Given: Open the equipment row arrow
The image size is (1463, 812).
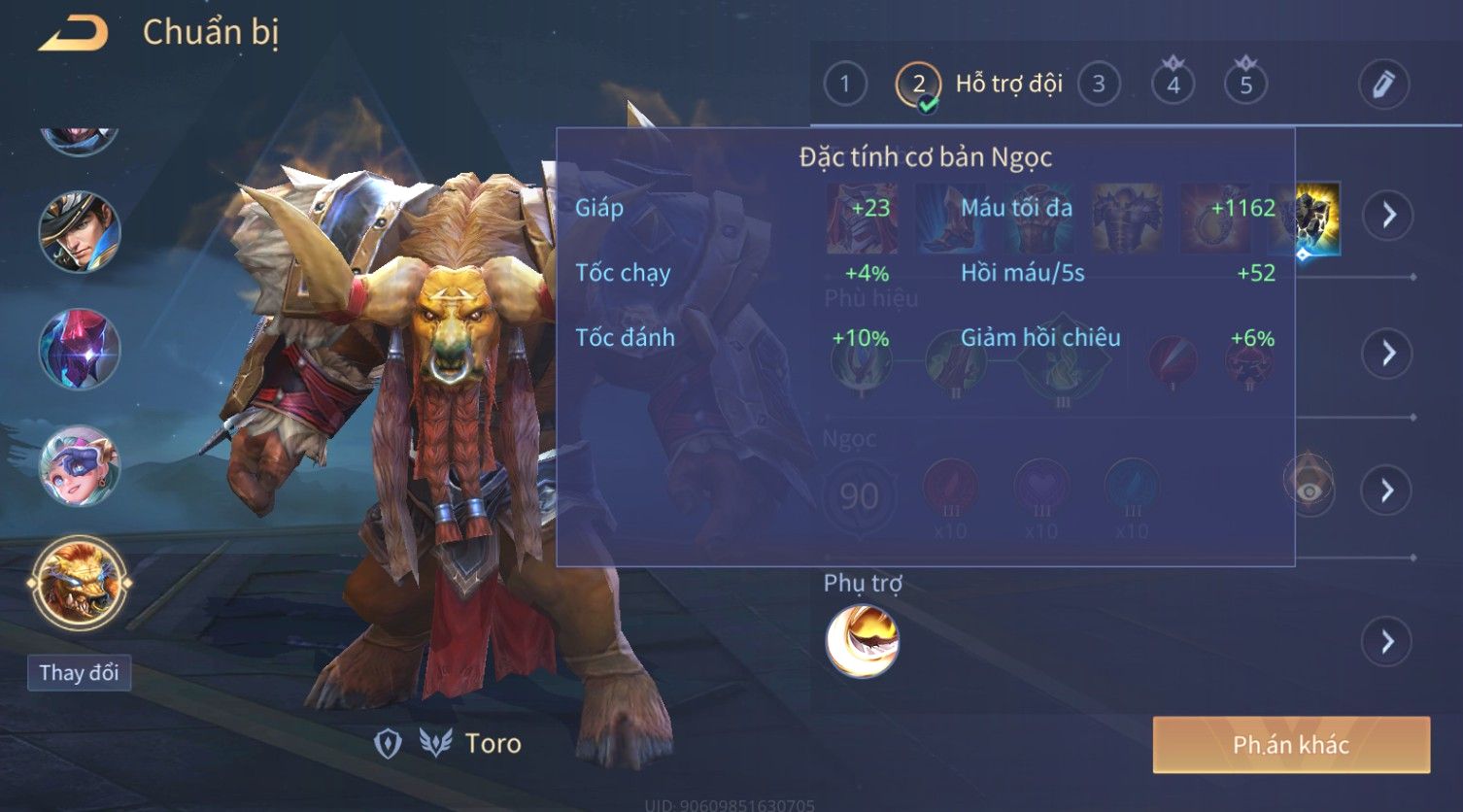Looking at the screenshot, I should 1387,215.
